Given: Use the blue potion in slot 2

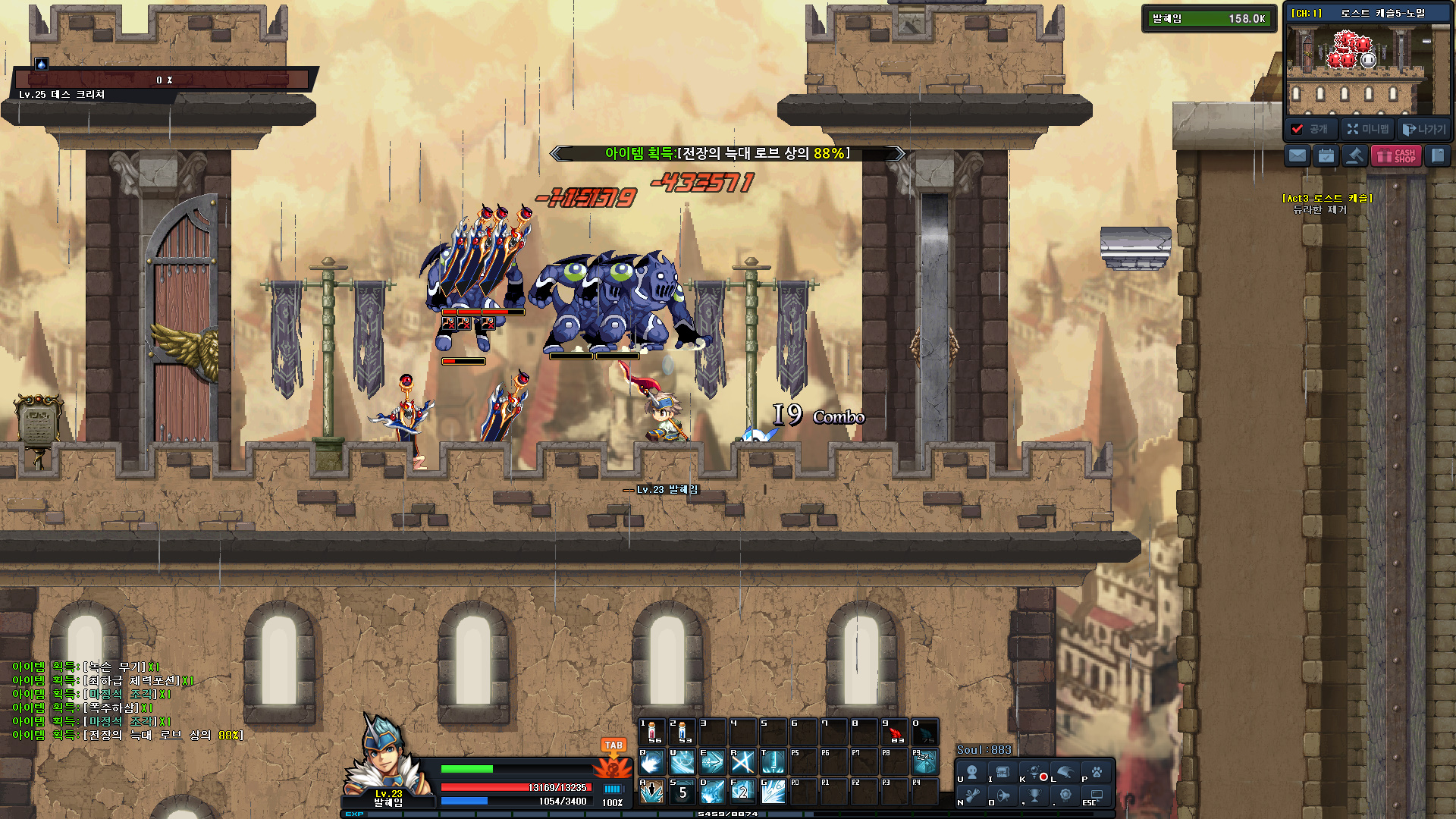Looking at the screenshot, I should (682, 733).
